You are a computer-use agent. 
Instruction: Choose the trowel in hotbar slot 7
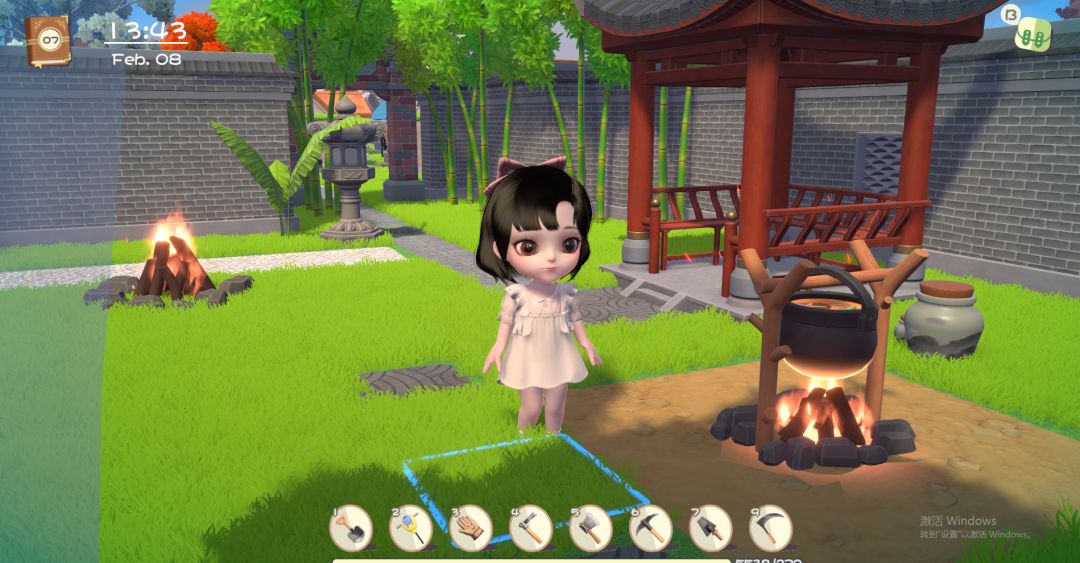coord(711,528)
